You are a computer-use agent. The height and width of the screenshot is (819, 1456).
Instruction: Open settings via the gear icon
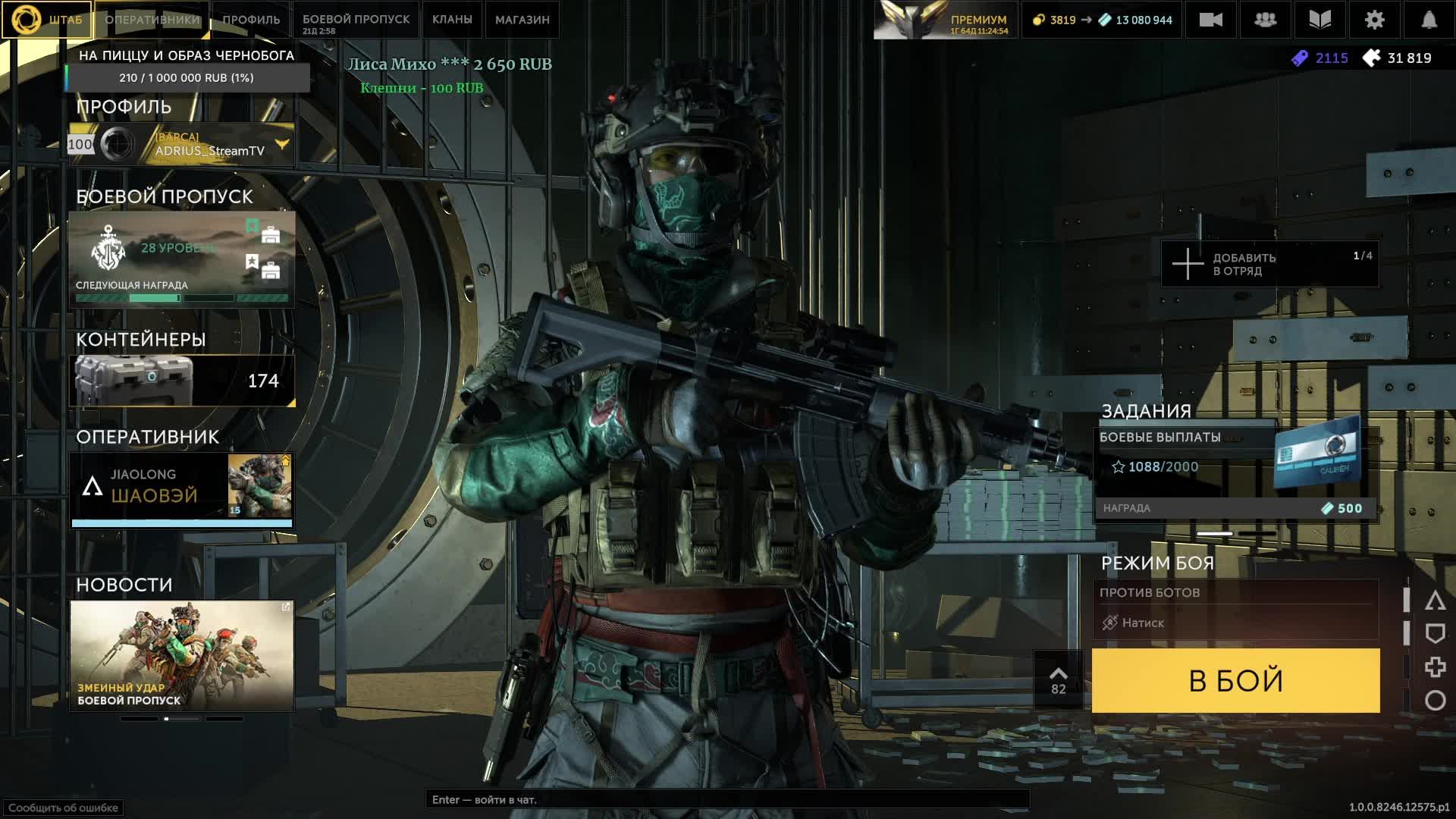(1374, 20)
